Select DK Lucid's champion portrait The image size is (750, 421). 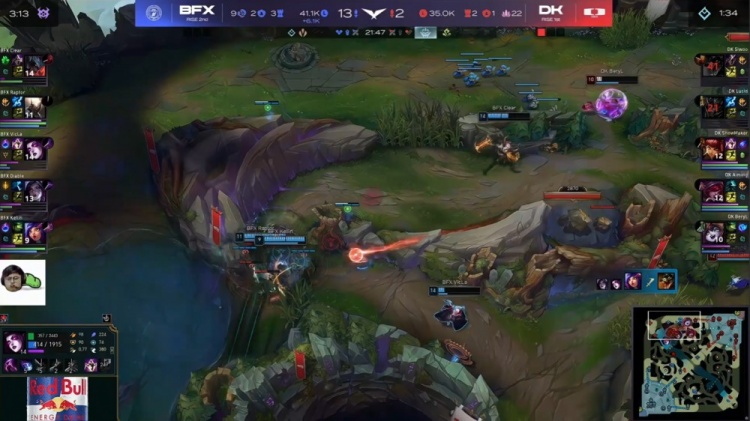[x=714, y=107]
